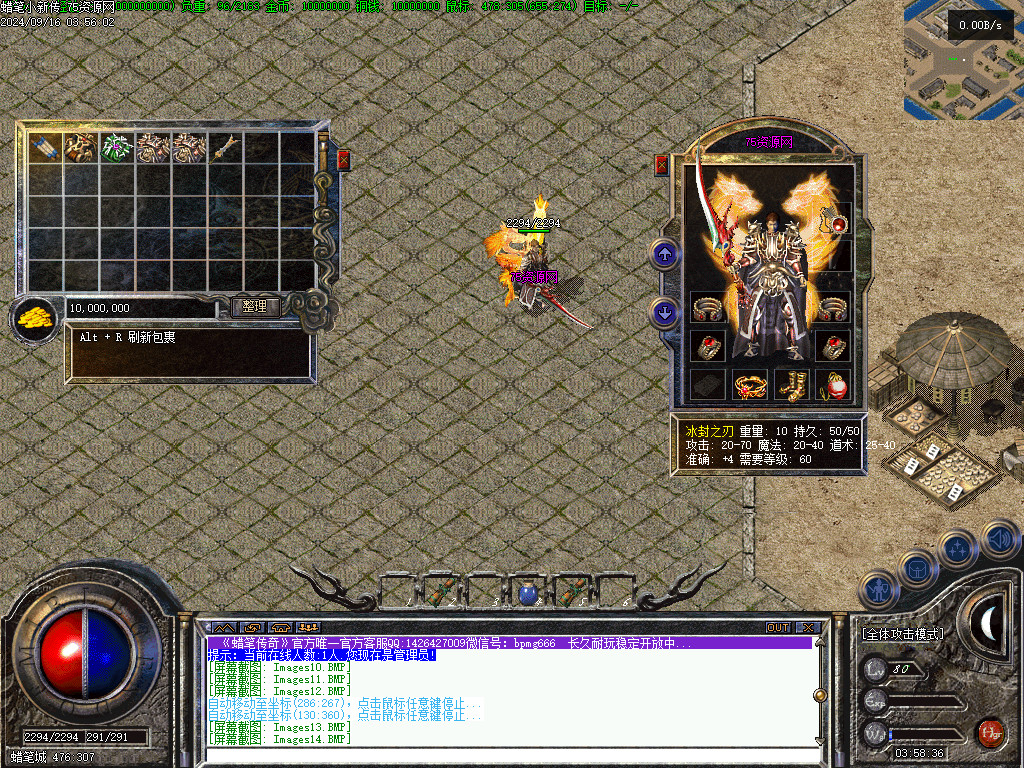Select the equipped necklace slot

pyautogui.click(x=833, y=221)
